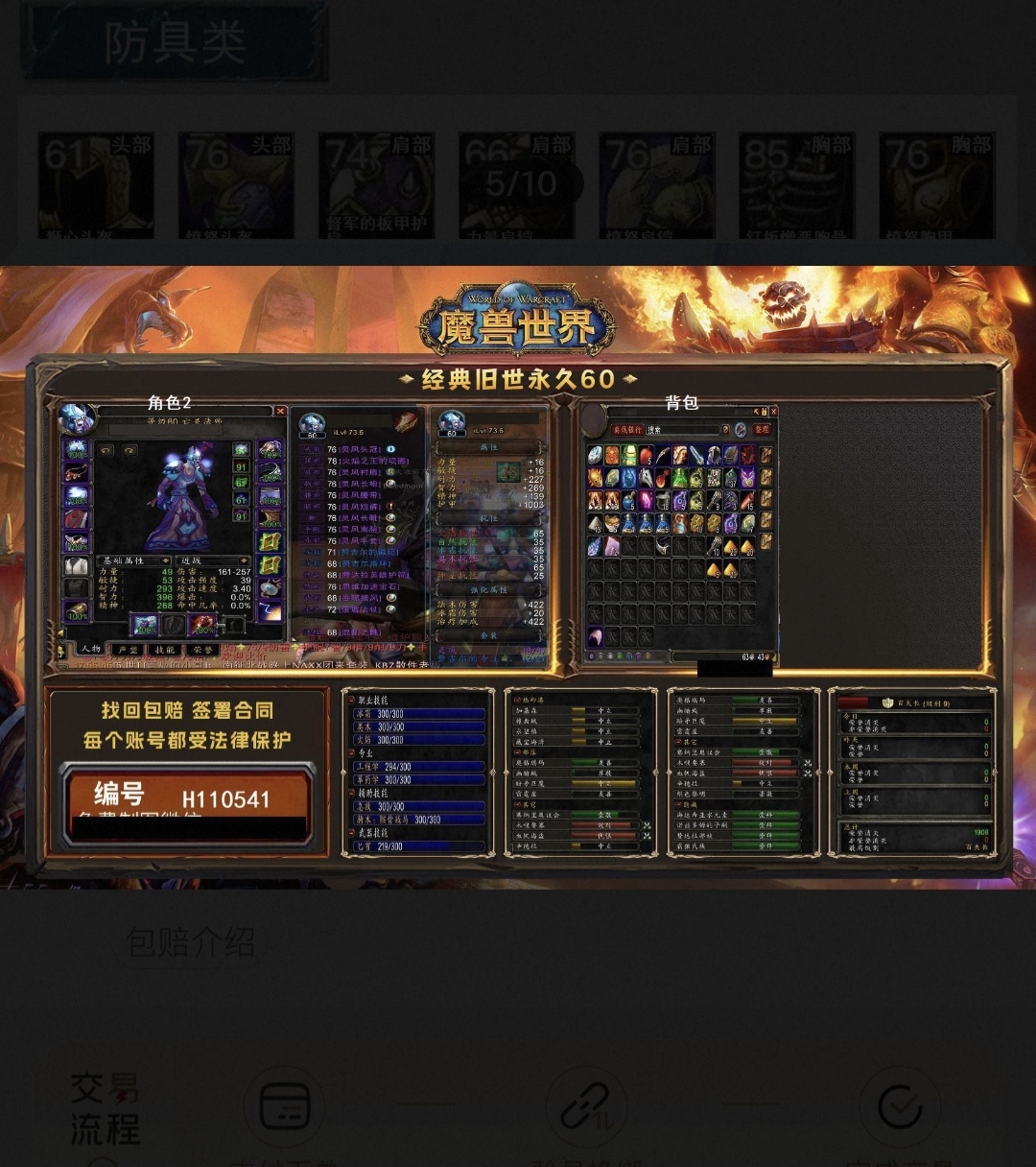The image size is (1036, 1167).
Task: Select the 荣誉 honor tab
Action: (x=202, y=650)
